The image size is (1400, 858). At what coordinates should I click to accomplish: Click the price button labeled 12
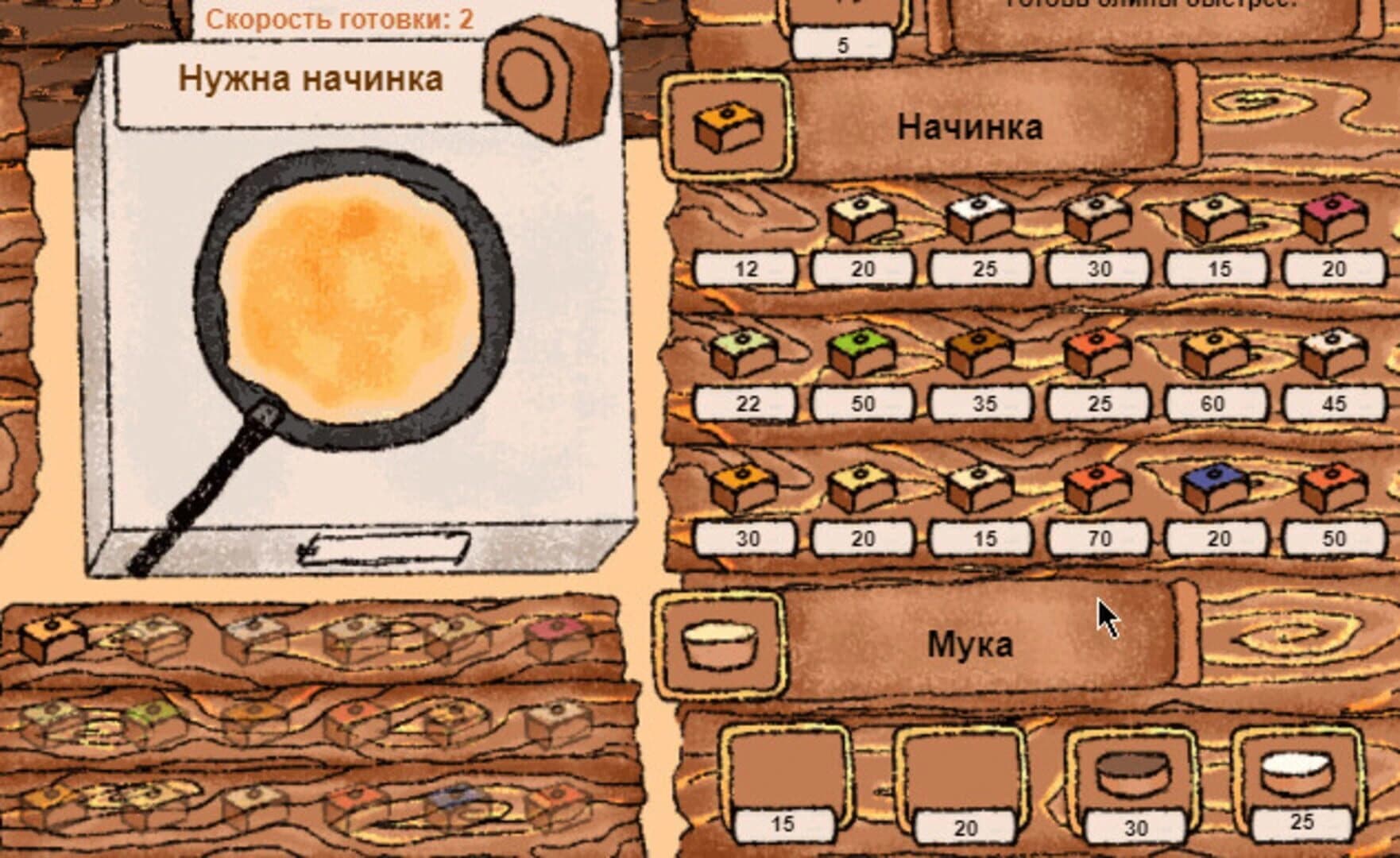(744, 270)
